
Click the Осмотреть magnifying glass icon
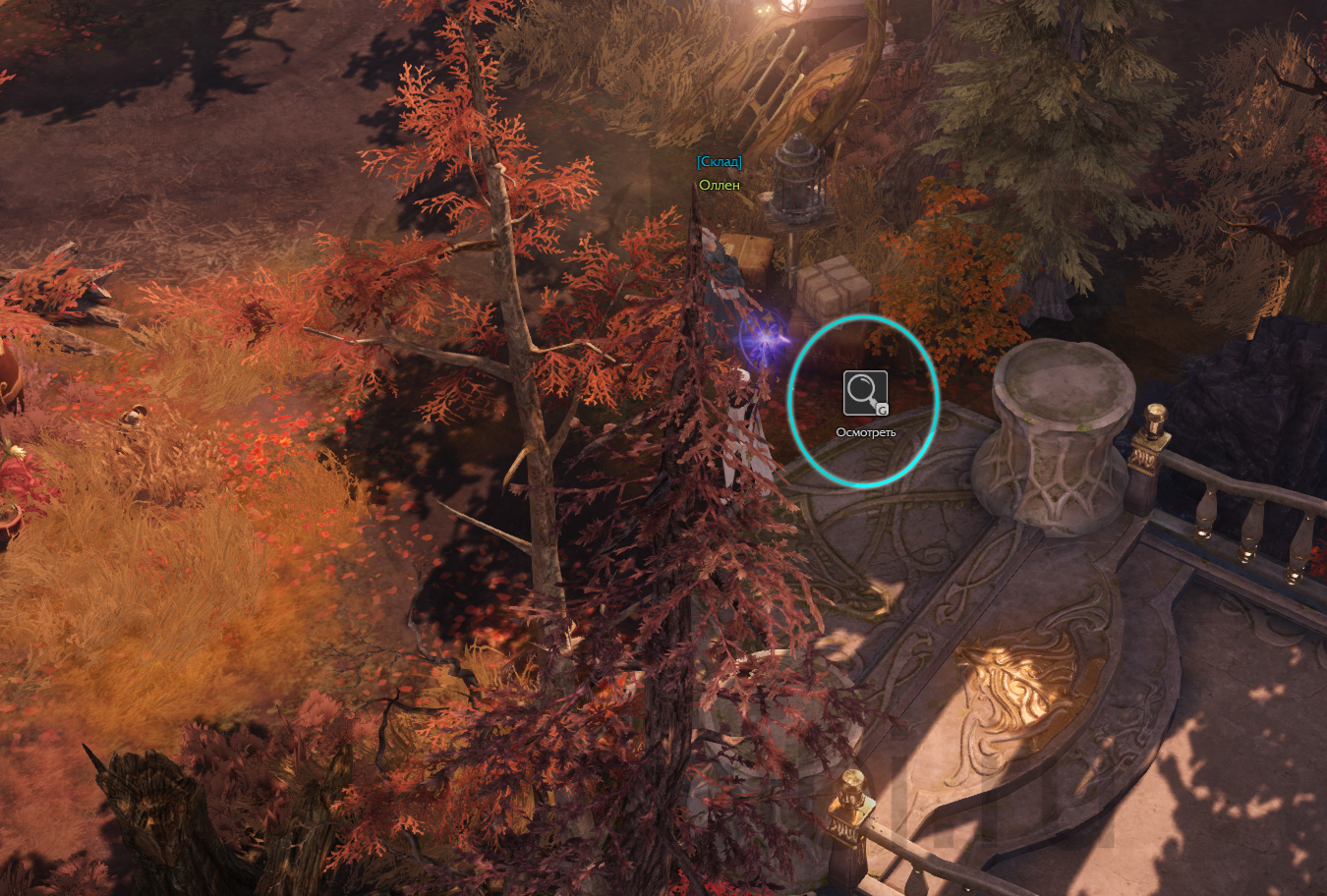click(865, 393)
